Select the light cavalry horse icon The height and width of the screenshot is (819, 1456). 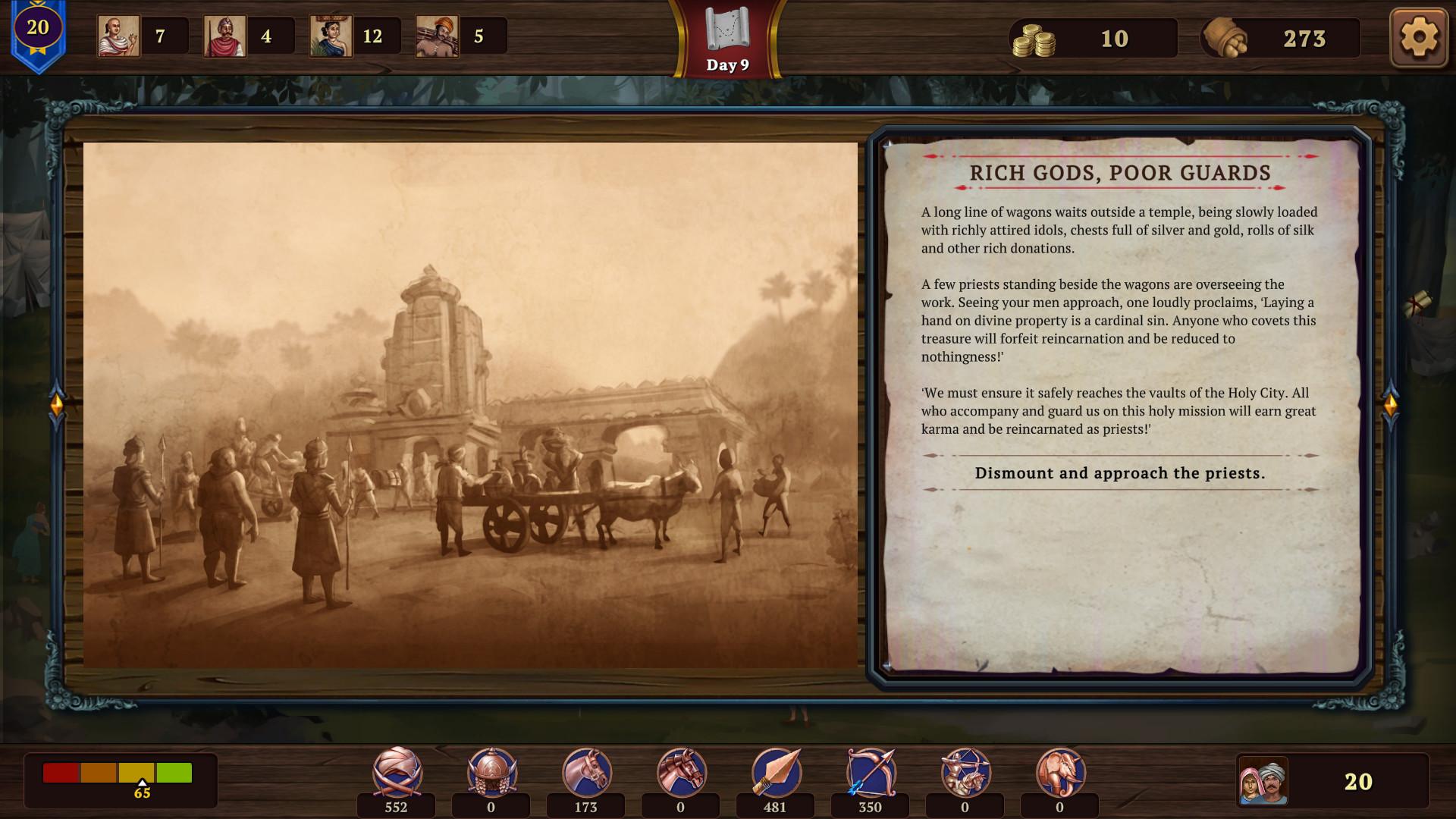(586, 772)
